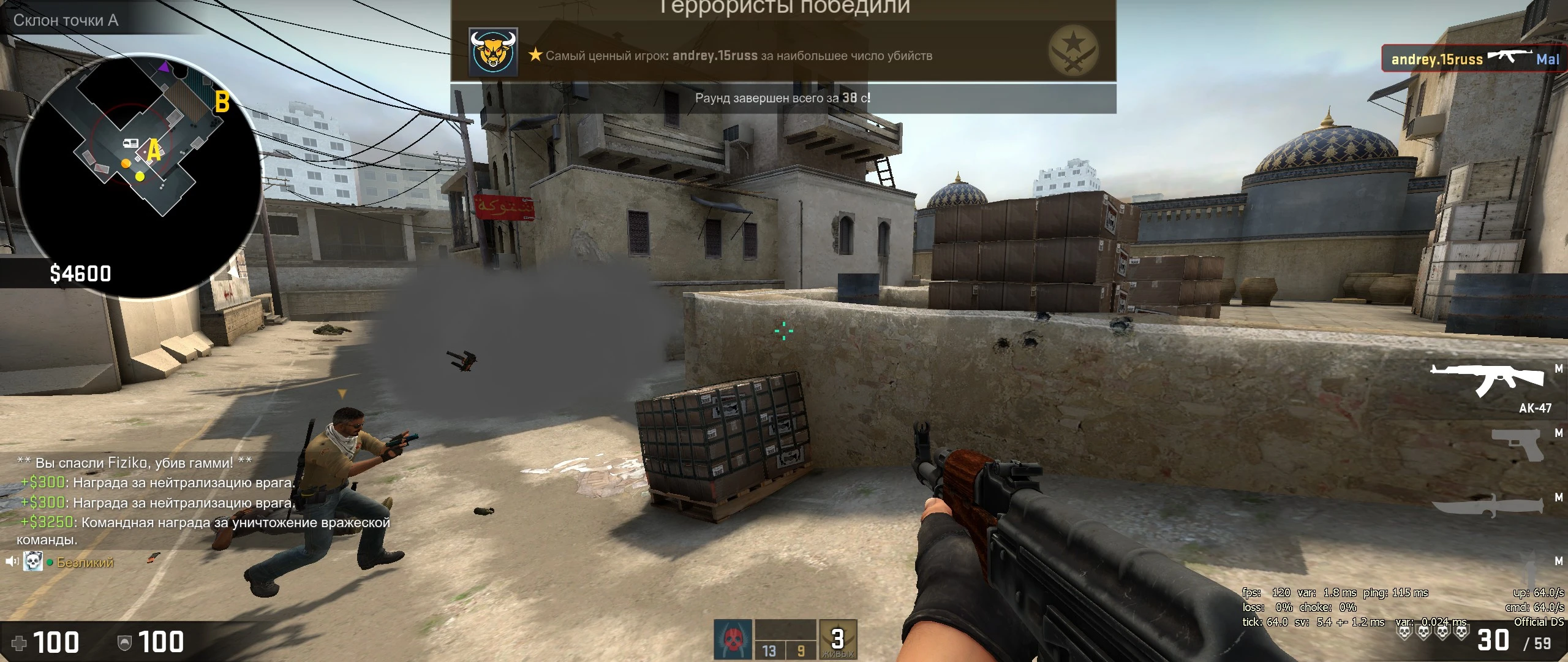Select the Glock pistol slot icon
The height and width of the screenshot is (662, 1568).
coord(1518,446)
